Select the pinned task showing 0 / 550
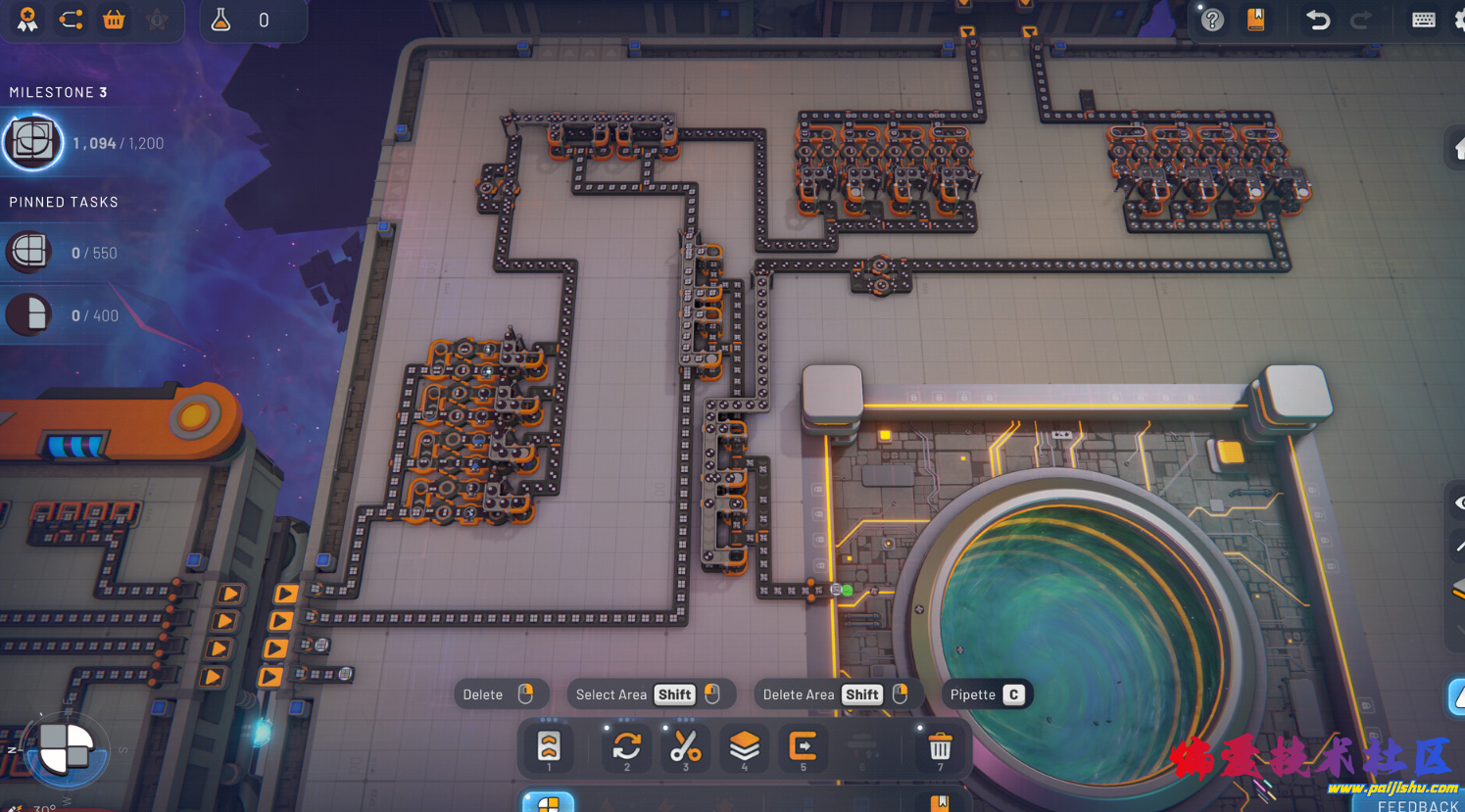1465x812 pixels. coord(29,253)
